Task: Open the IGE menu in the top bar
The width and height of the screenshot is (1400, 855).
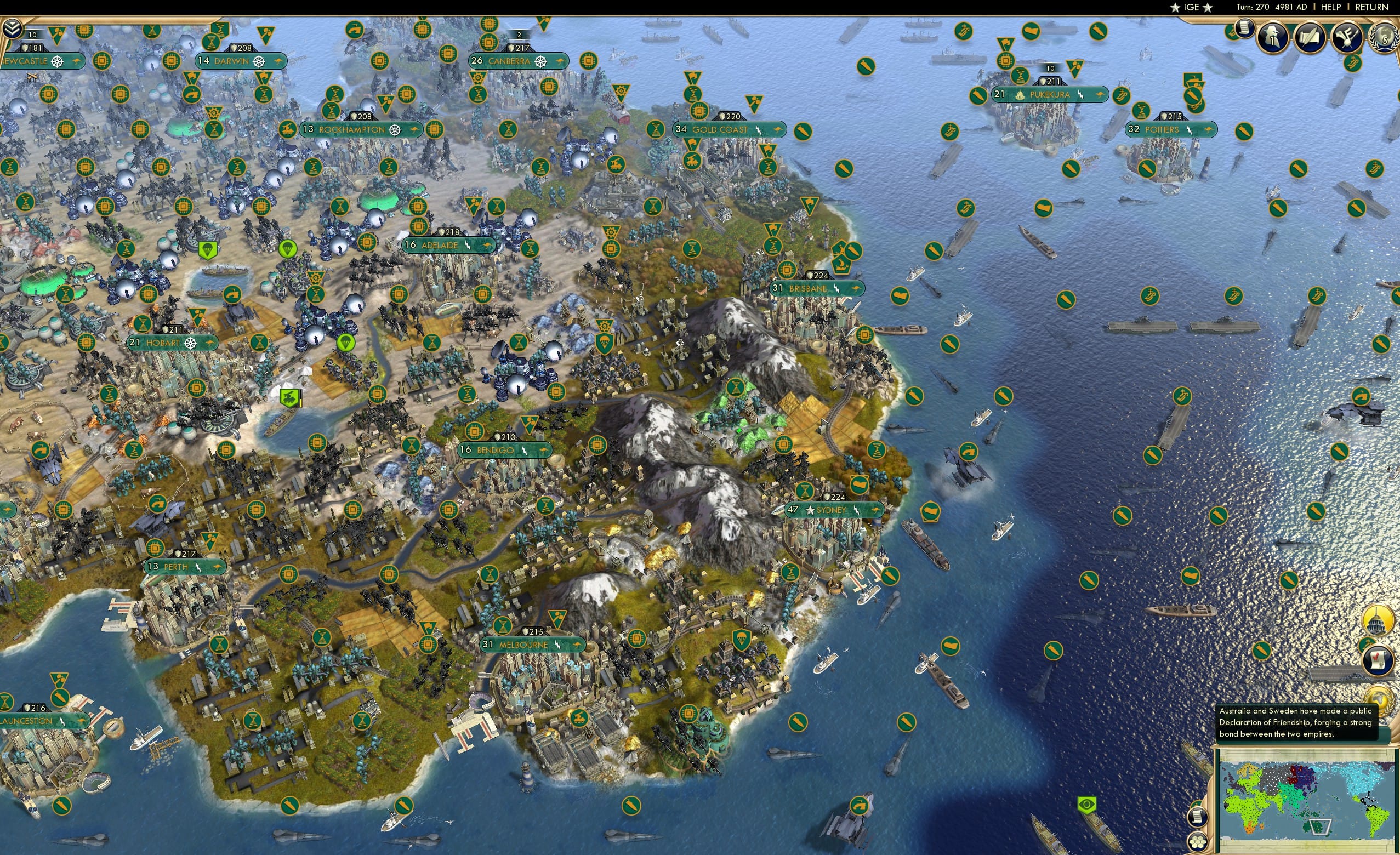Action: [x=1192, y=7]
